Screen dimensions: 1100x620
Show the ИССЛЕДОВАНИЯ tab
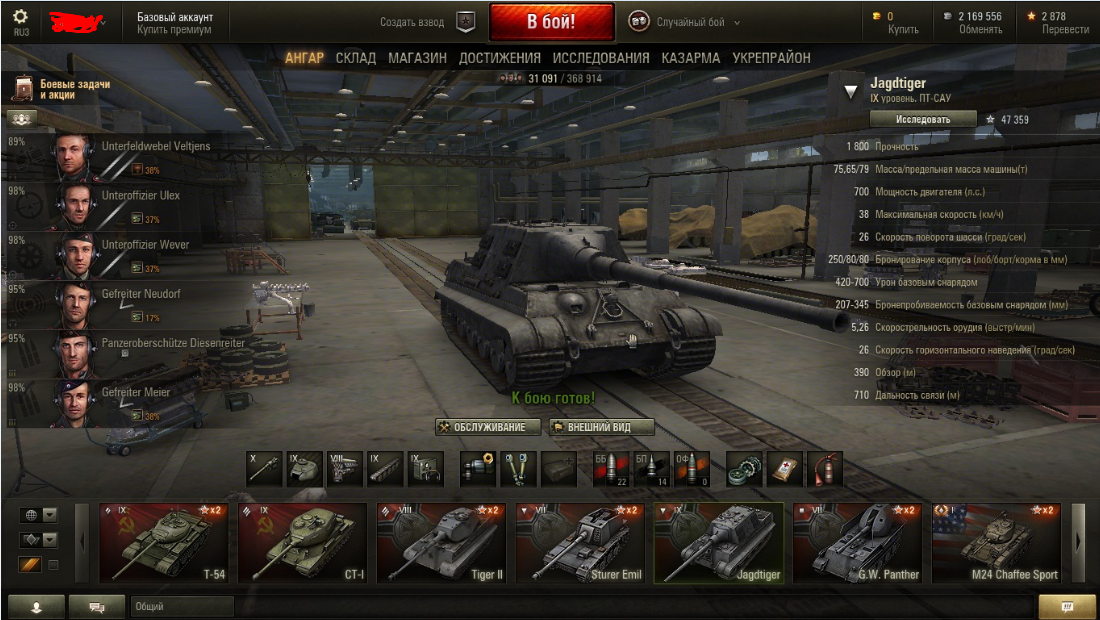point(600,58)
